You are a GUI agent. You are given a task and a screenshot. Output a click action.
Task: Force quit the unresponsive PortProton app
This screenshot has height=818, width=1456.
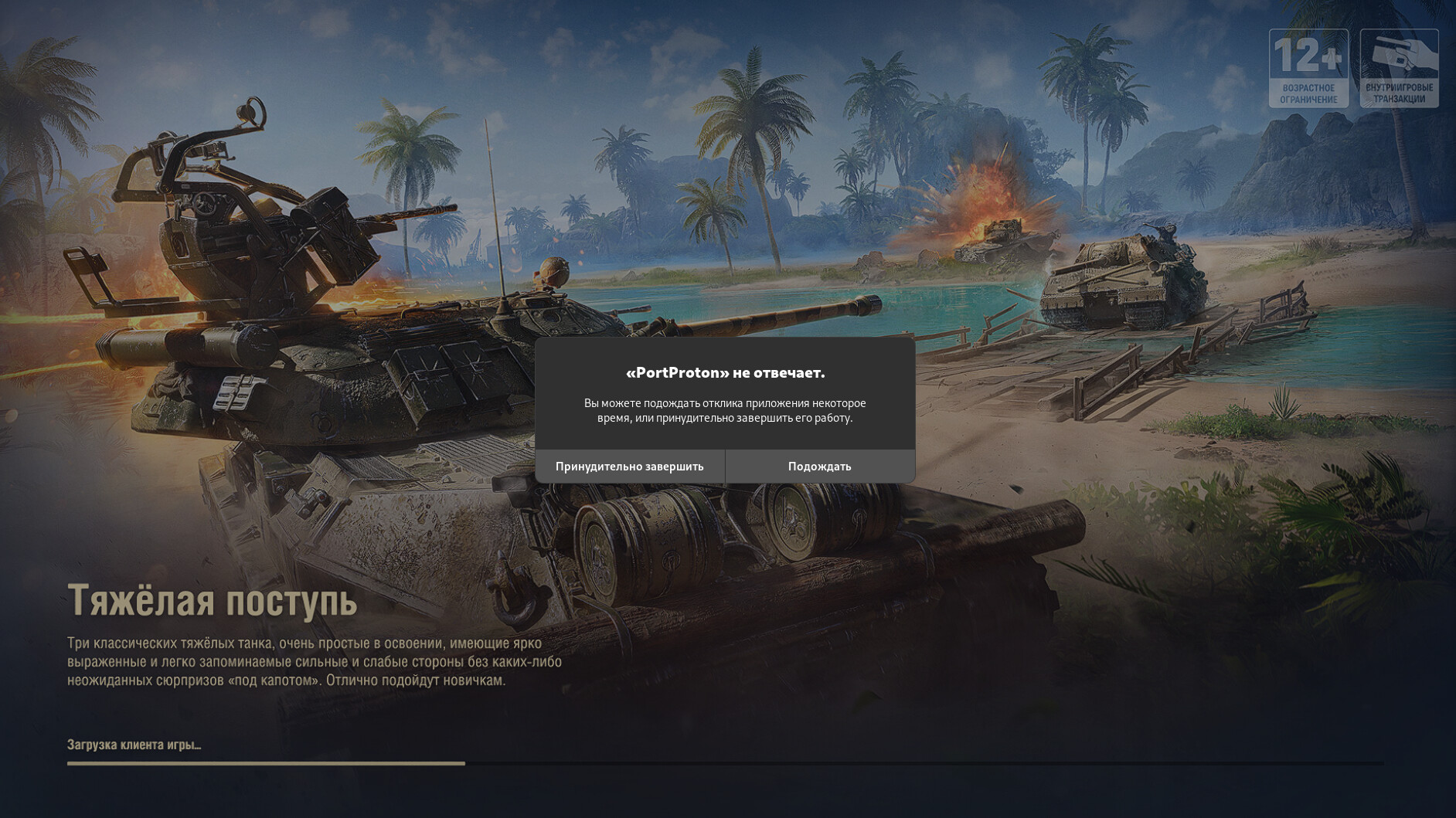pos(629,467)
